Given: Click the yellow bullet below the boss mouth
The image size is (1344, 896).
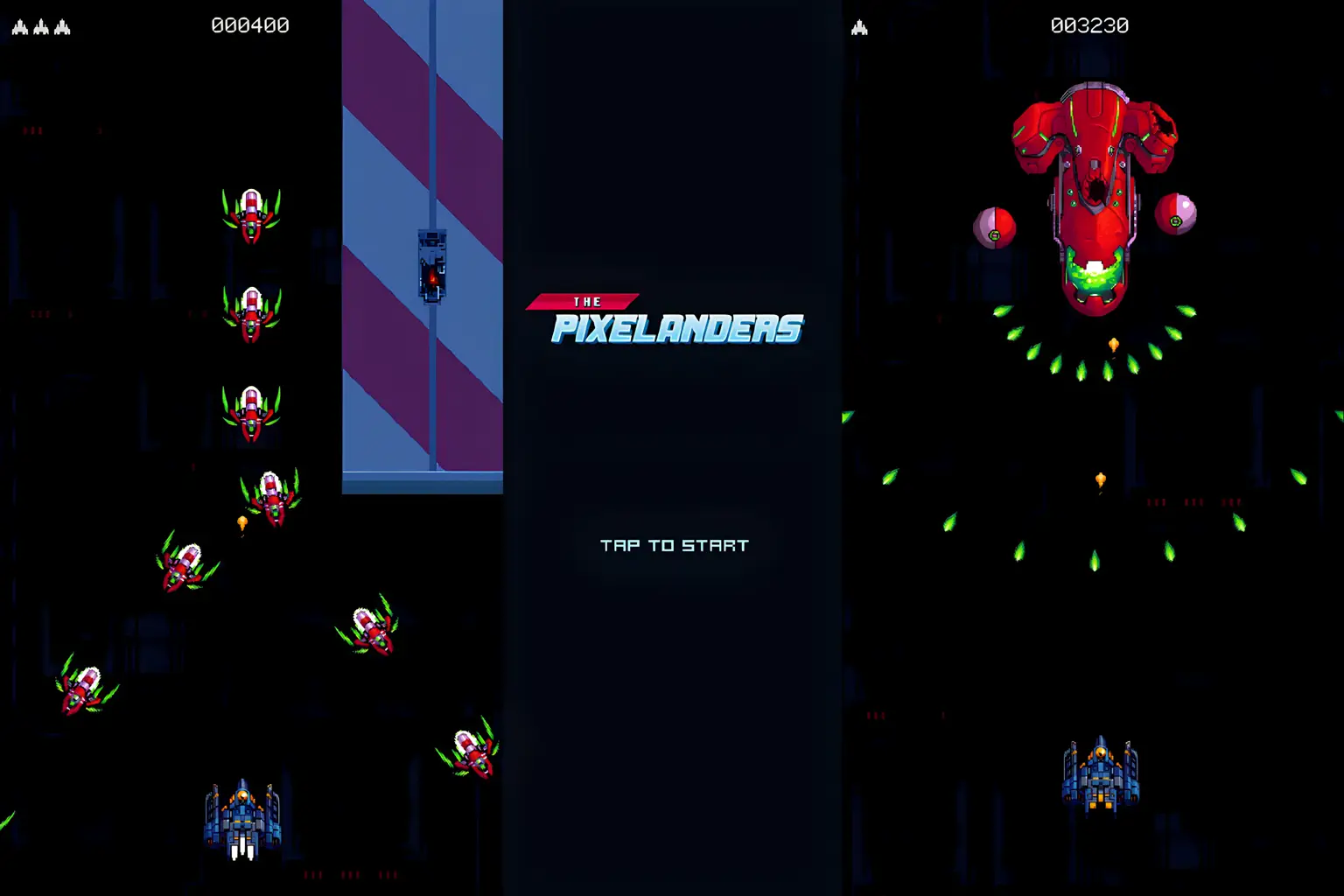Looking at the screenshot, I should (1115, 342).
